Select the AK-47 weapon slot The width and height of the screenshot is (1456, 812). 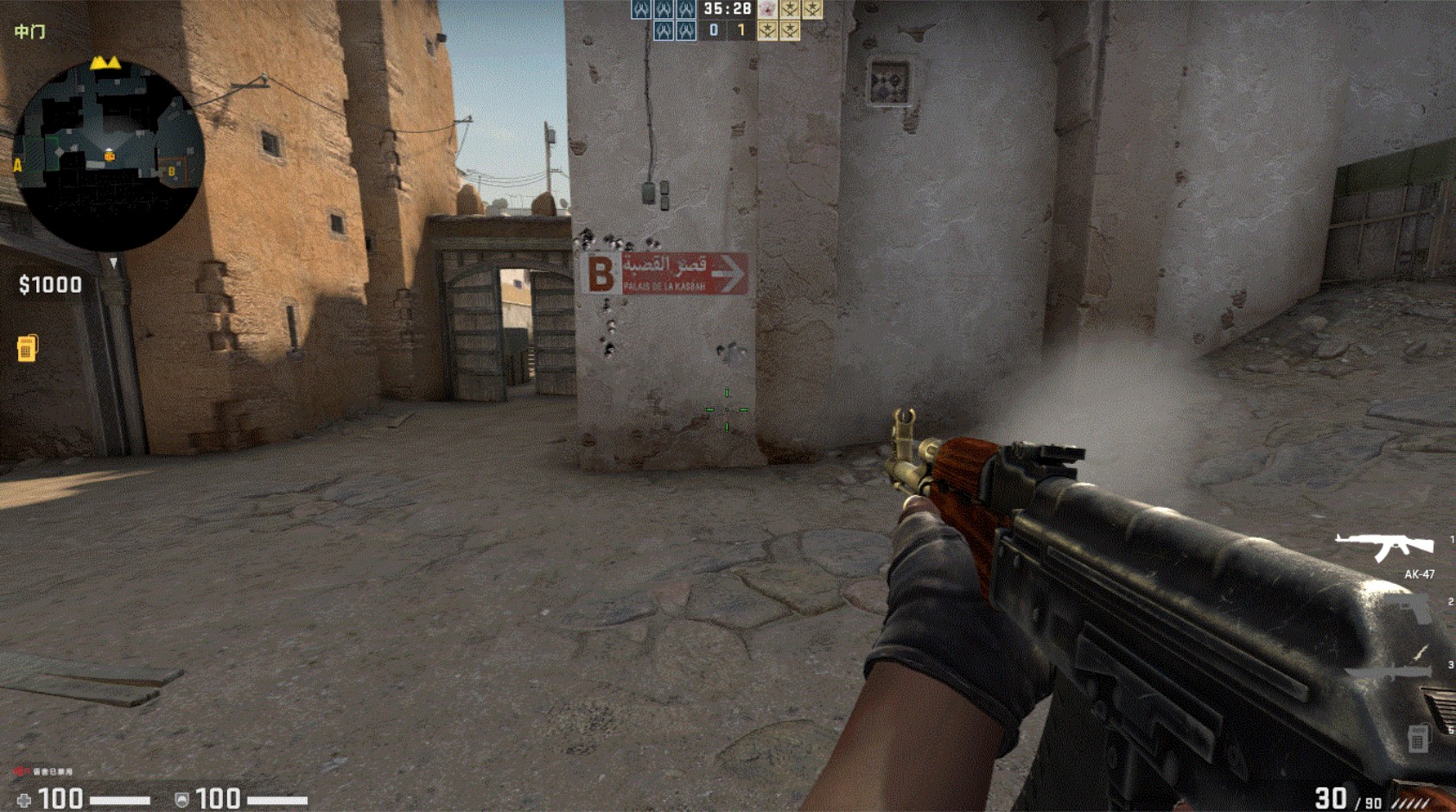1385,548
